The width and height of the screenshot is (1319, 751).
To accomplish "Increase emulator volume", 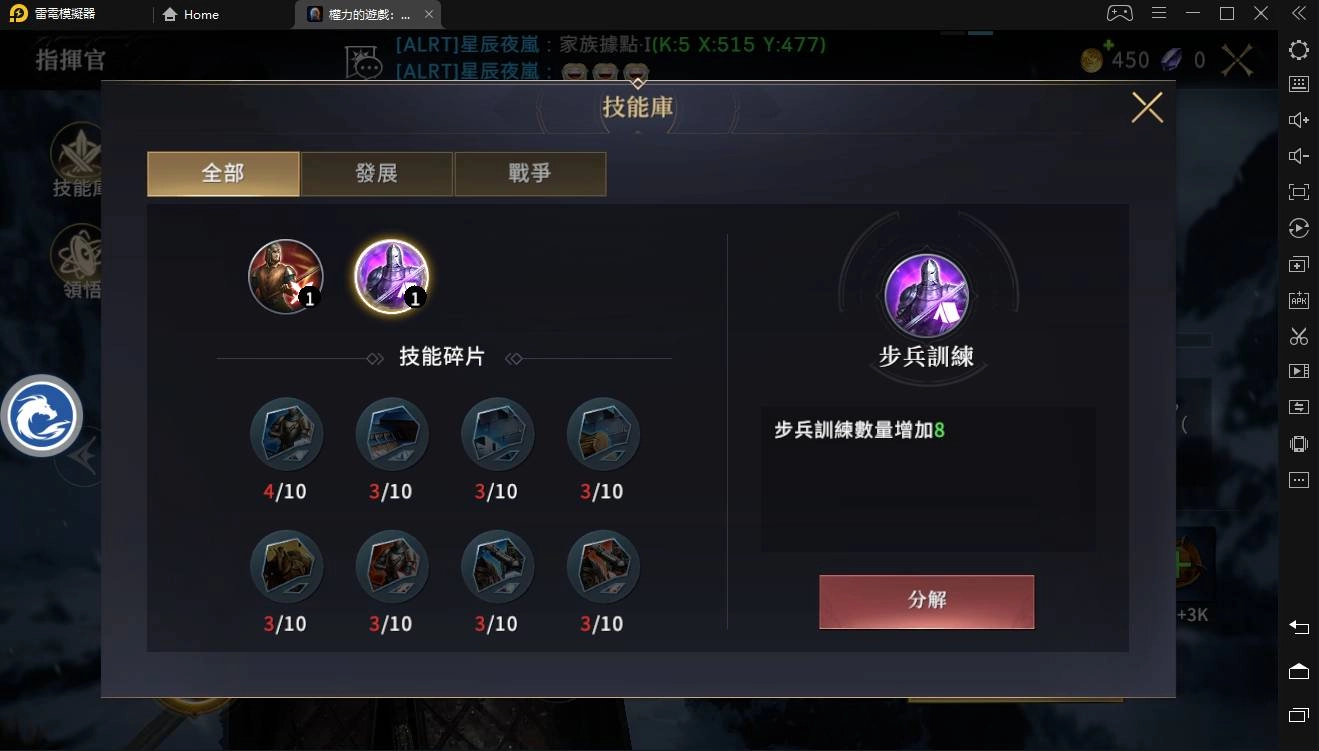I will pos(1298,119).
